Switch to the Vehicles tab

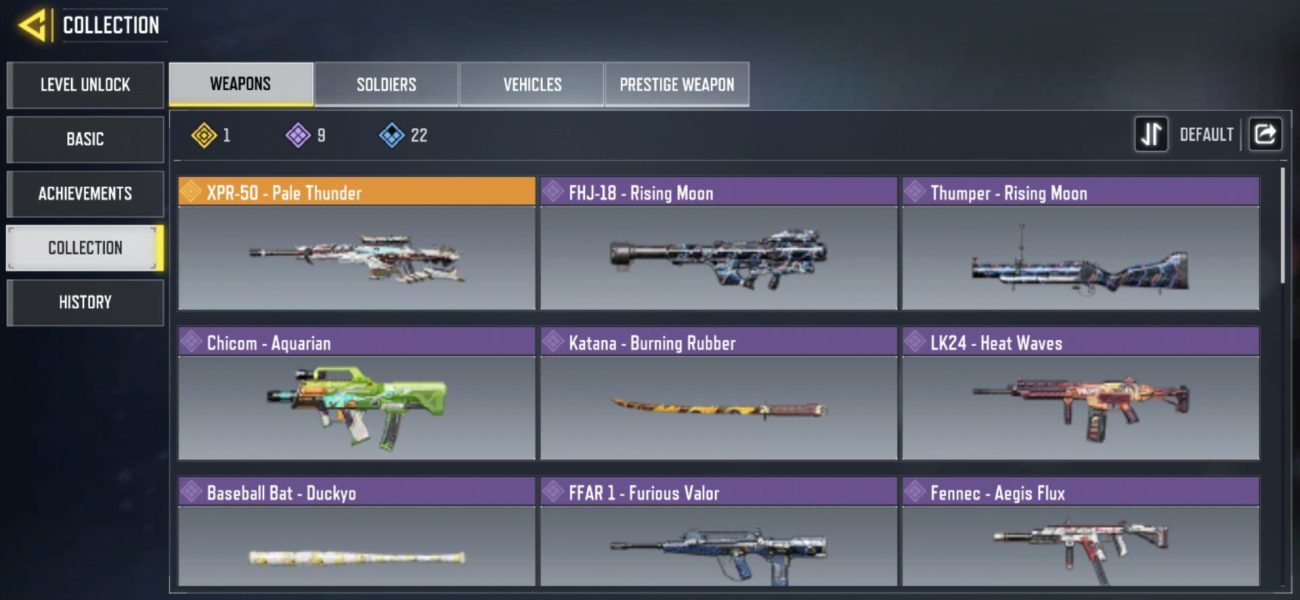[532, 84]
